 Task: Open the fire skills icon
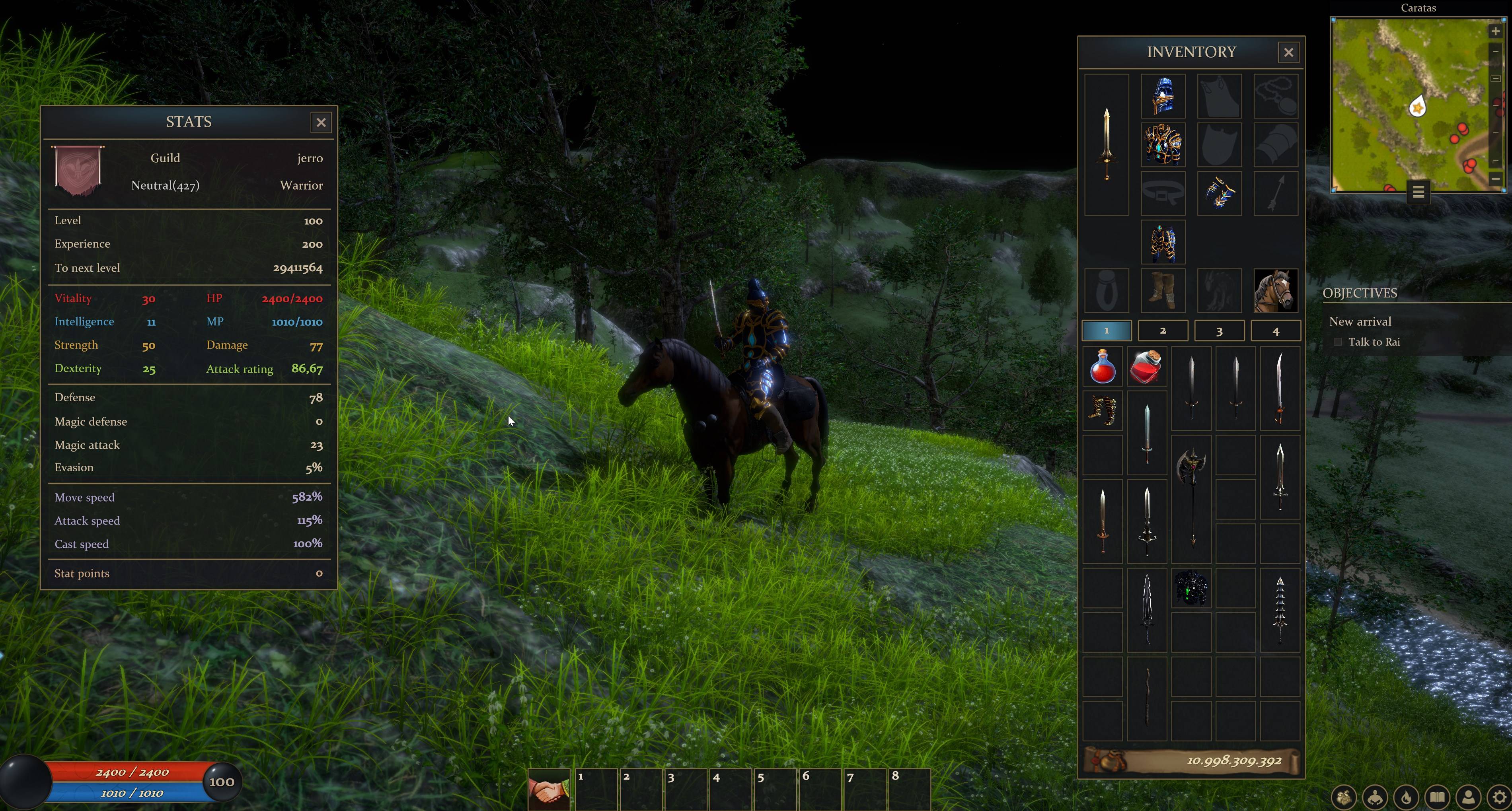(x=1406, y=797)
